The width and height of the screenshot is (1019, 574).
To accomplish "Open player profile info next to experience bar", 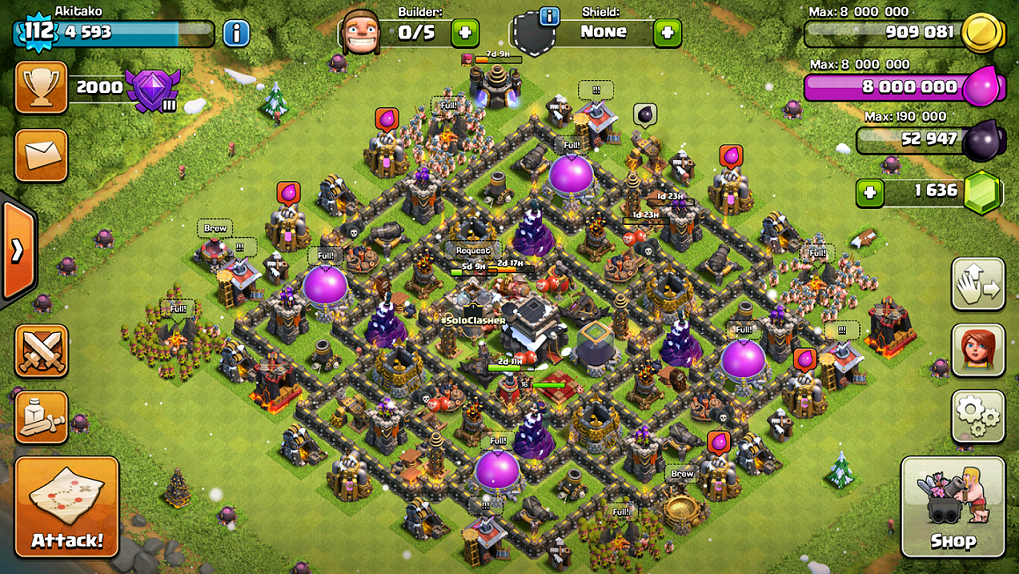I will [236, 32].
